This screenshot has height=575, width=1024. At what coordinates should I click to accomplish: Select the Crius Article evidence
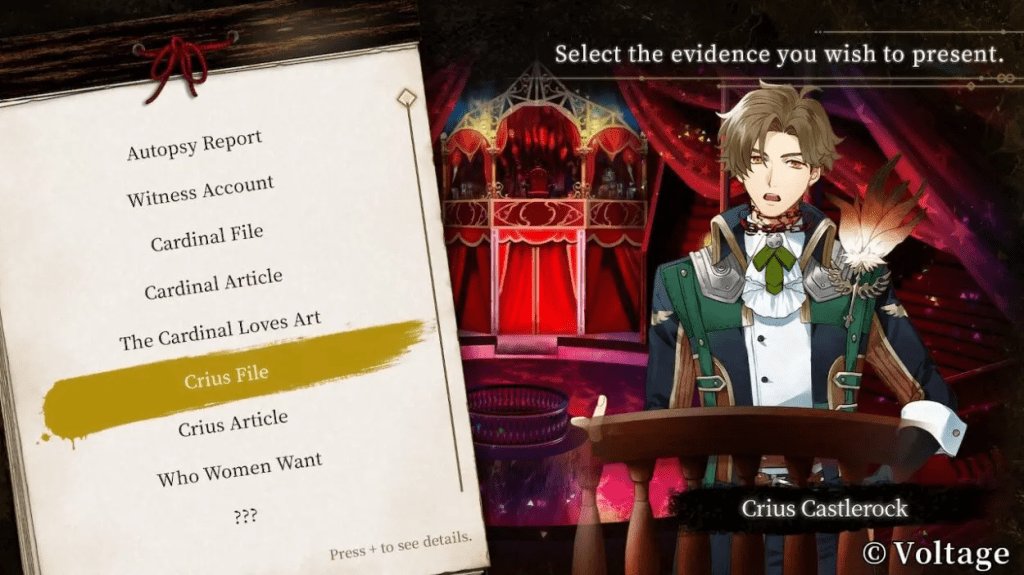pyautogui.click(x=233, y=423)
